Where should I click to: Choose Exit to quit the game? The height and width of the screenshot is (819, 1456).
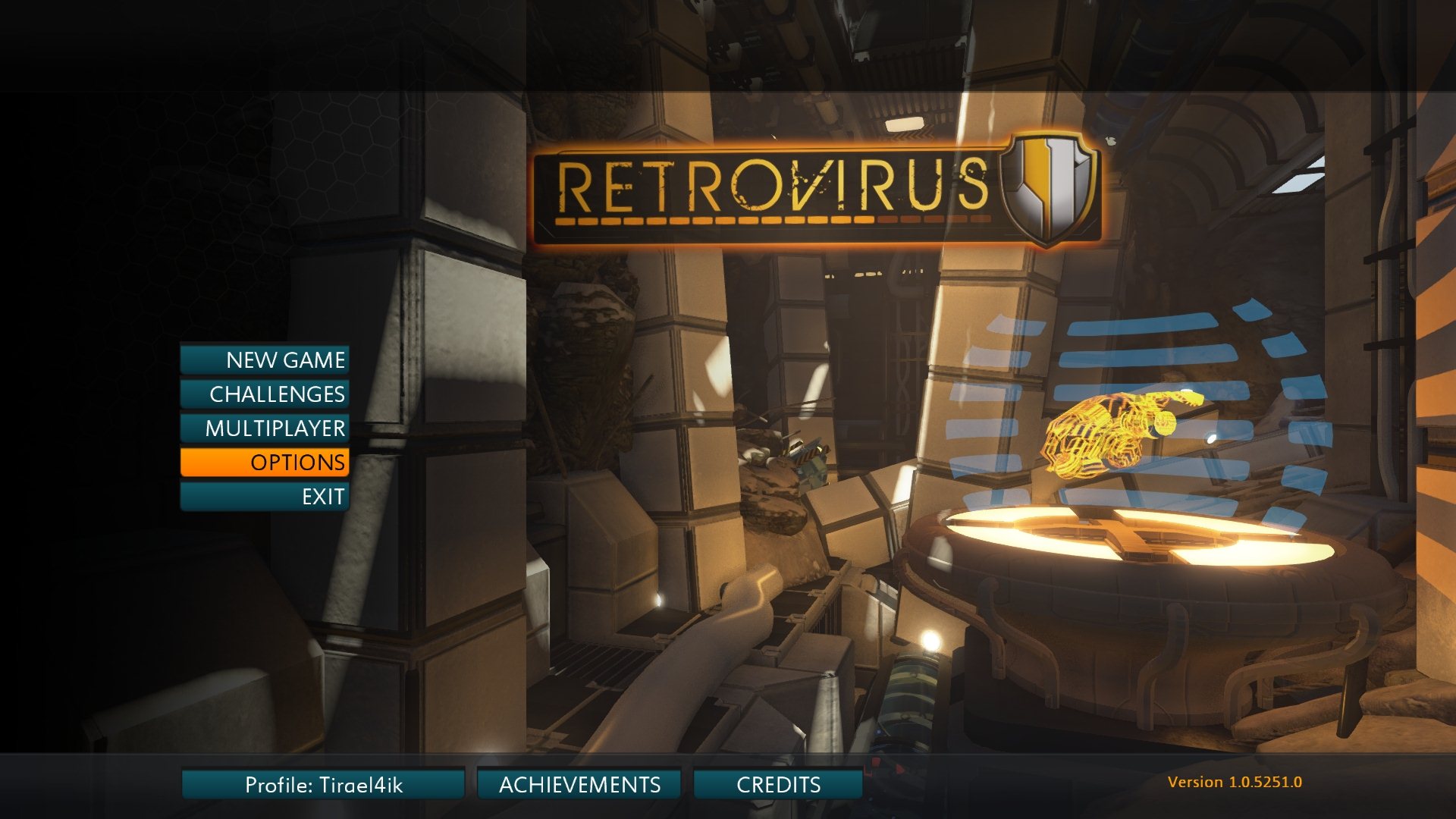click(x=265, y=497)
